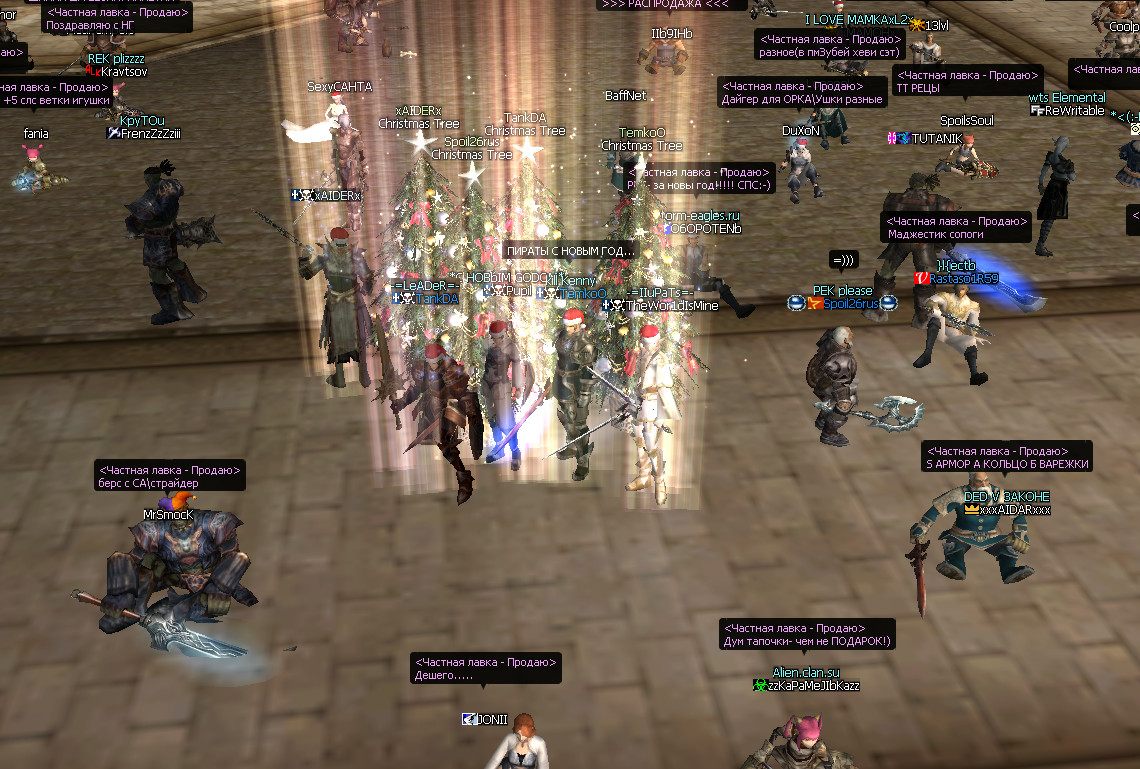Click the "берс с СА\страйдер" store sign
The width and height of the screenshot is (1140, 769).
point(169,476)
